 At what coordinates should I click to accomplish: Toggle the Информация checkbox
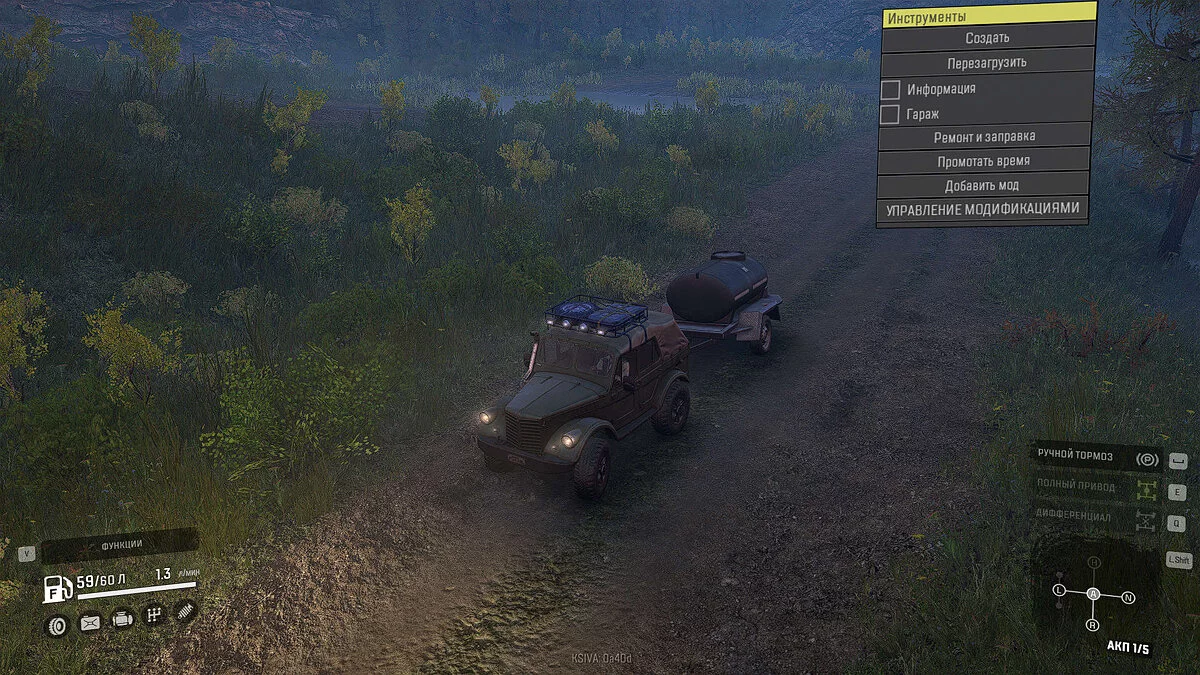890,89
